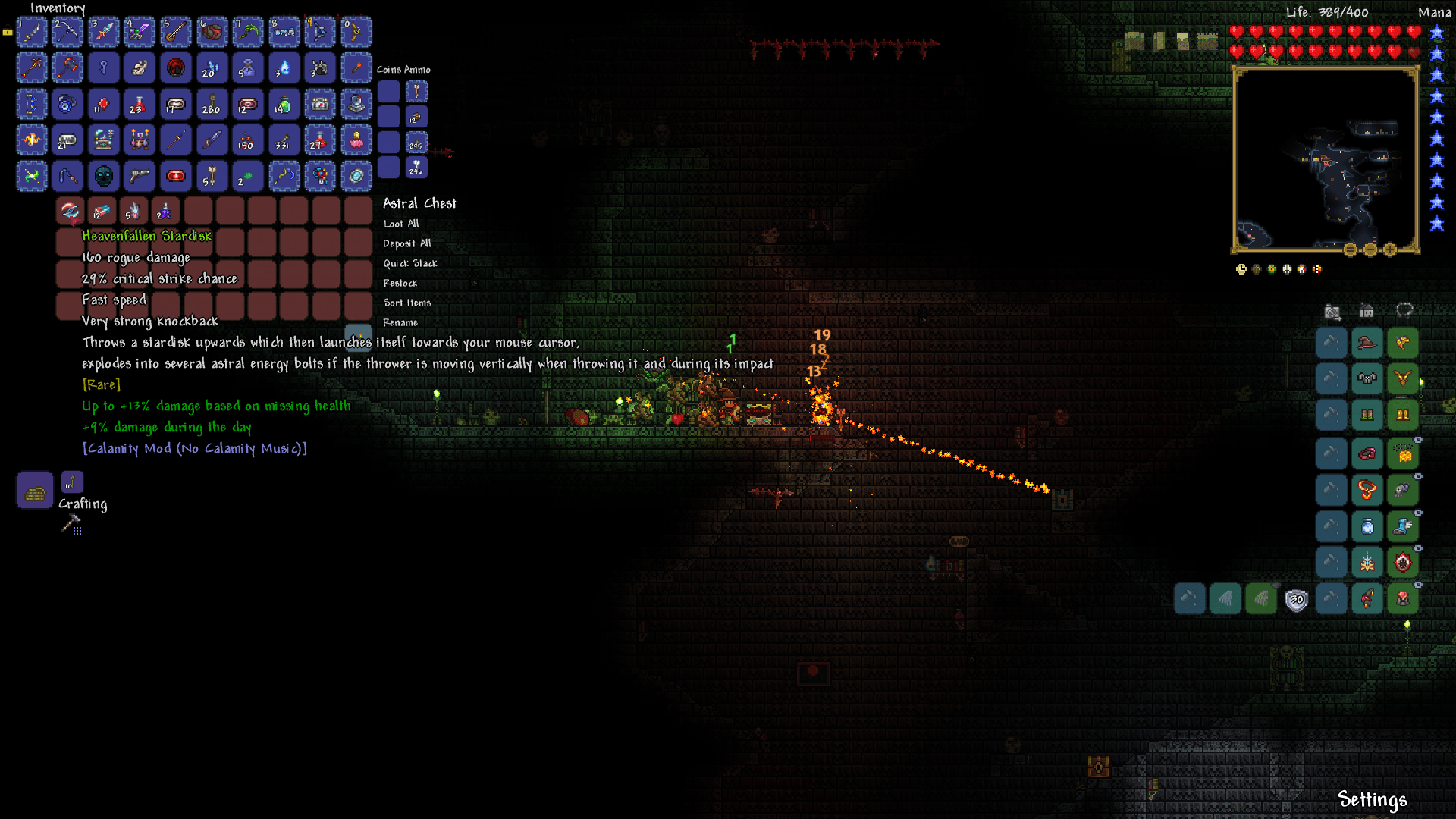This screenshot has height=819, width=1456.
Task: Cancel the clock buff icon under the minimap
Action: pos(1241,268)
